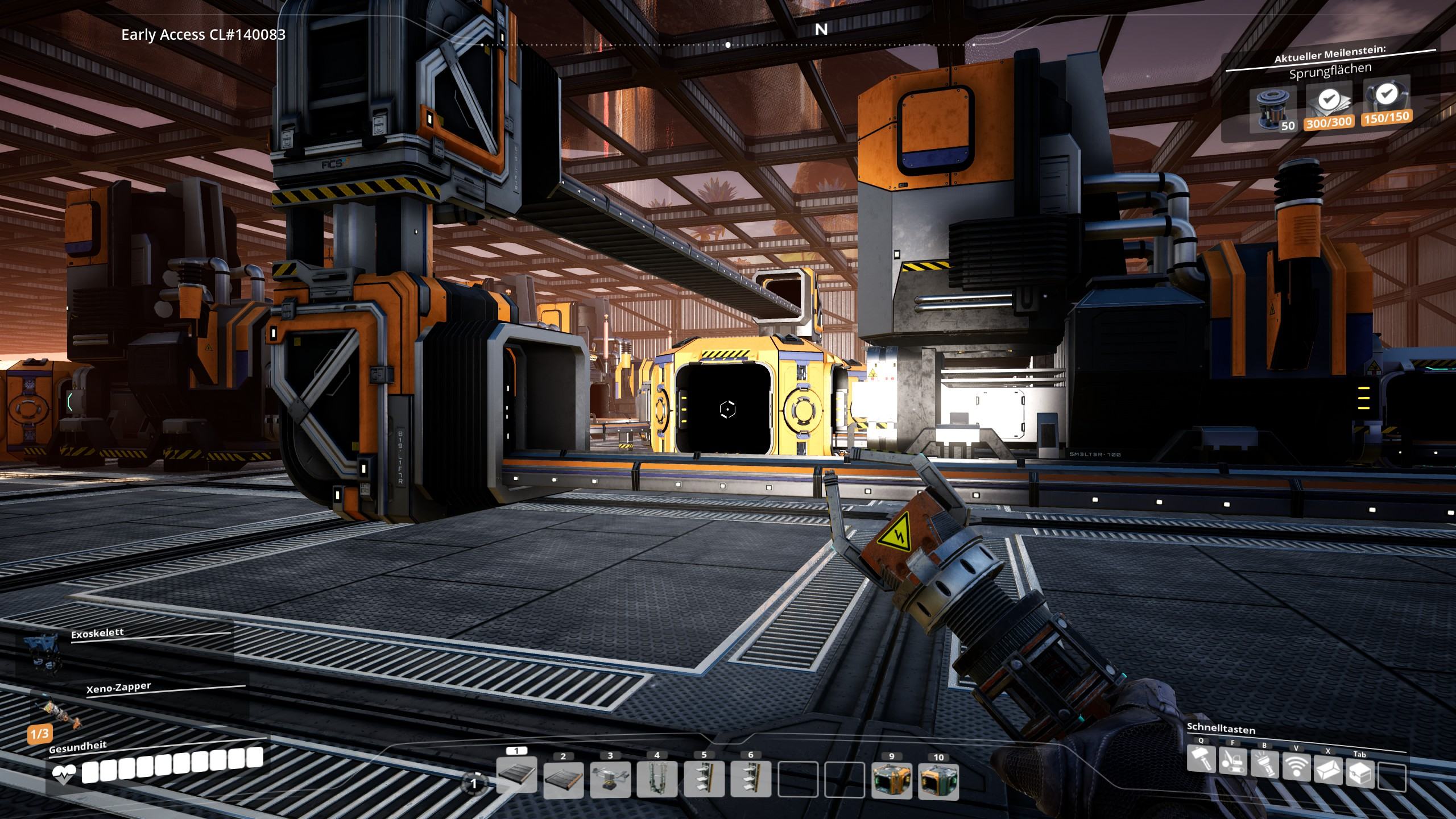The width and height of the screenshot is (1456, 819).
Task: Activate the dismantle excavator shortcut
Action: coord(1232,762)
